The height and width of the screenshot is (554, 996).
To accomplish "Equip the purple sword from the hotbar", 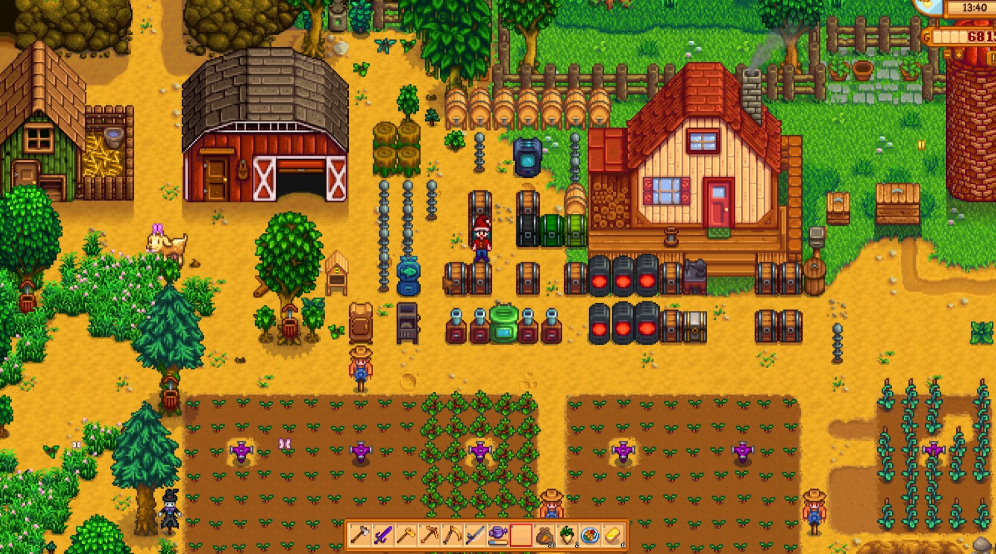I will point(383,536).
